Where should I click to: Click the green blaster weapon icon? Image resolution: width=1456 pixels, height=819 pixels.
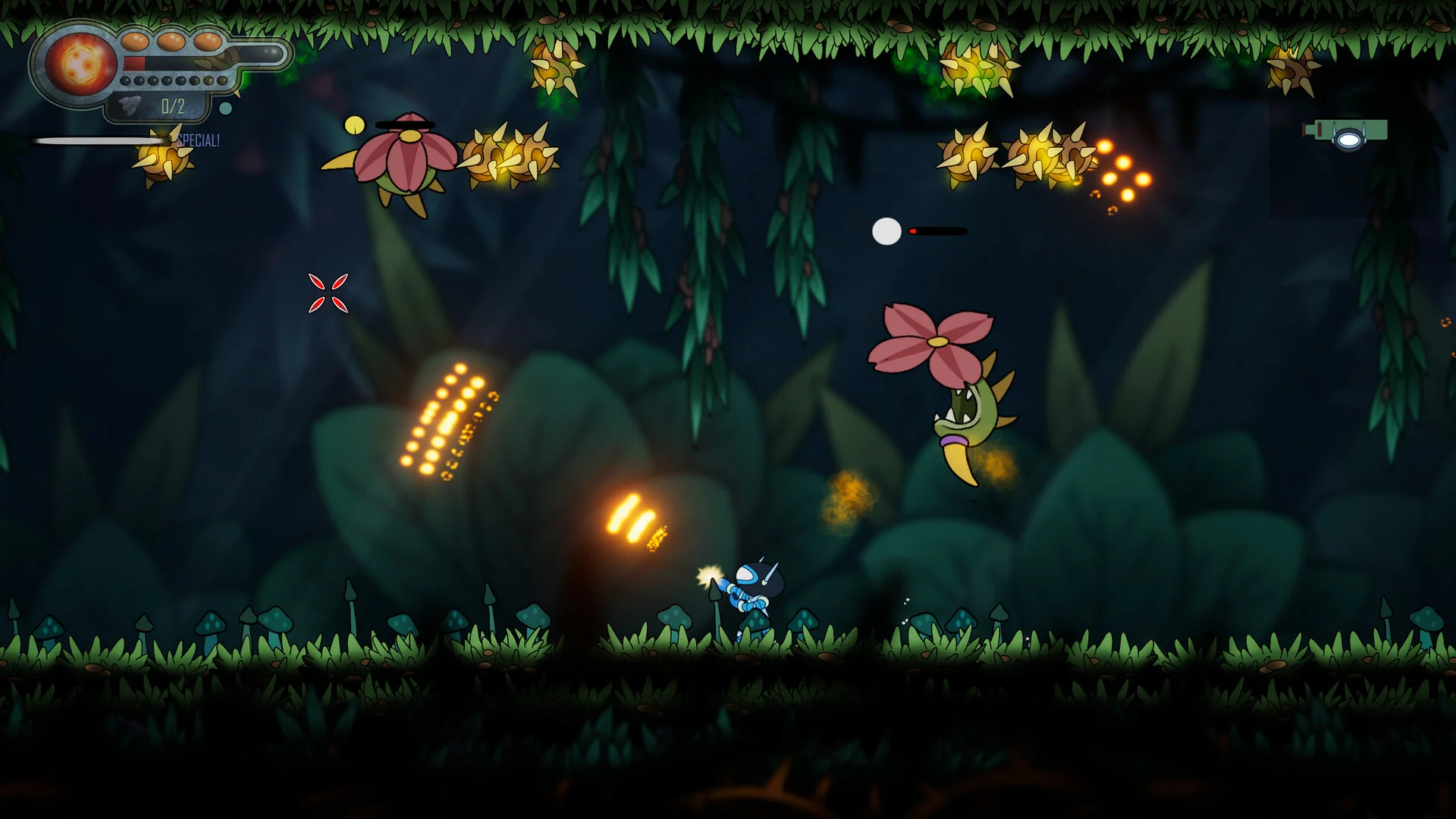(x=1347, y=134)
